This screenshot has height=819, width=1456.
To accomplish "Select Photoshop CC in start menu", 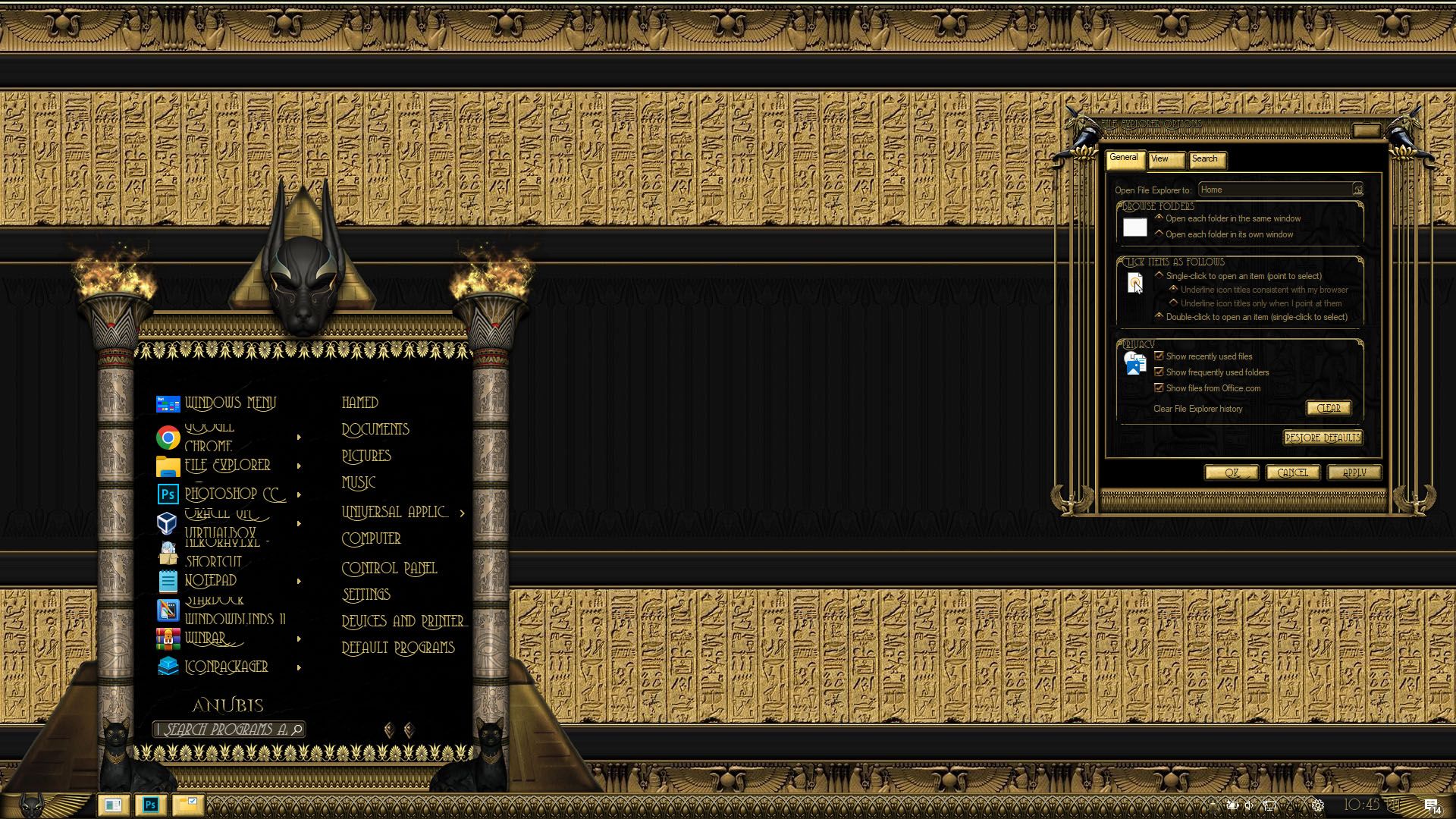I will tap(234, 494).
